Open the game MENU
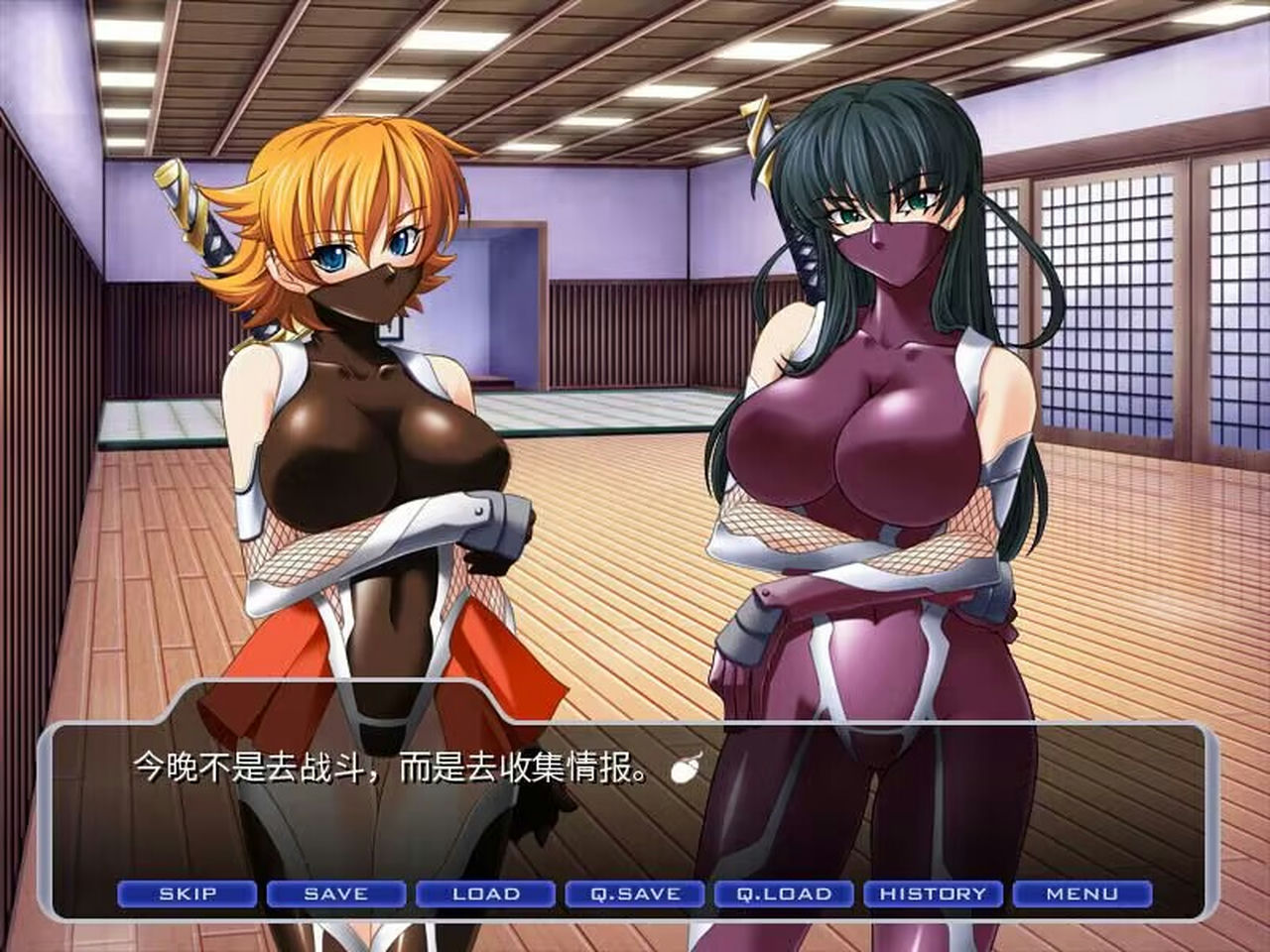Viewport: 1270px width, 952px height. pos(1084,892)
